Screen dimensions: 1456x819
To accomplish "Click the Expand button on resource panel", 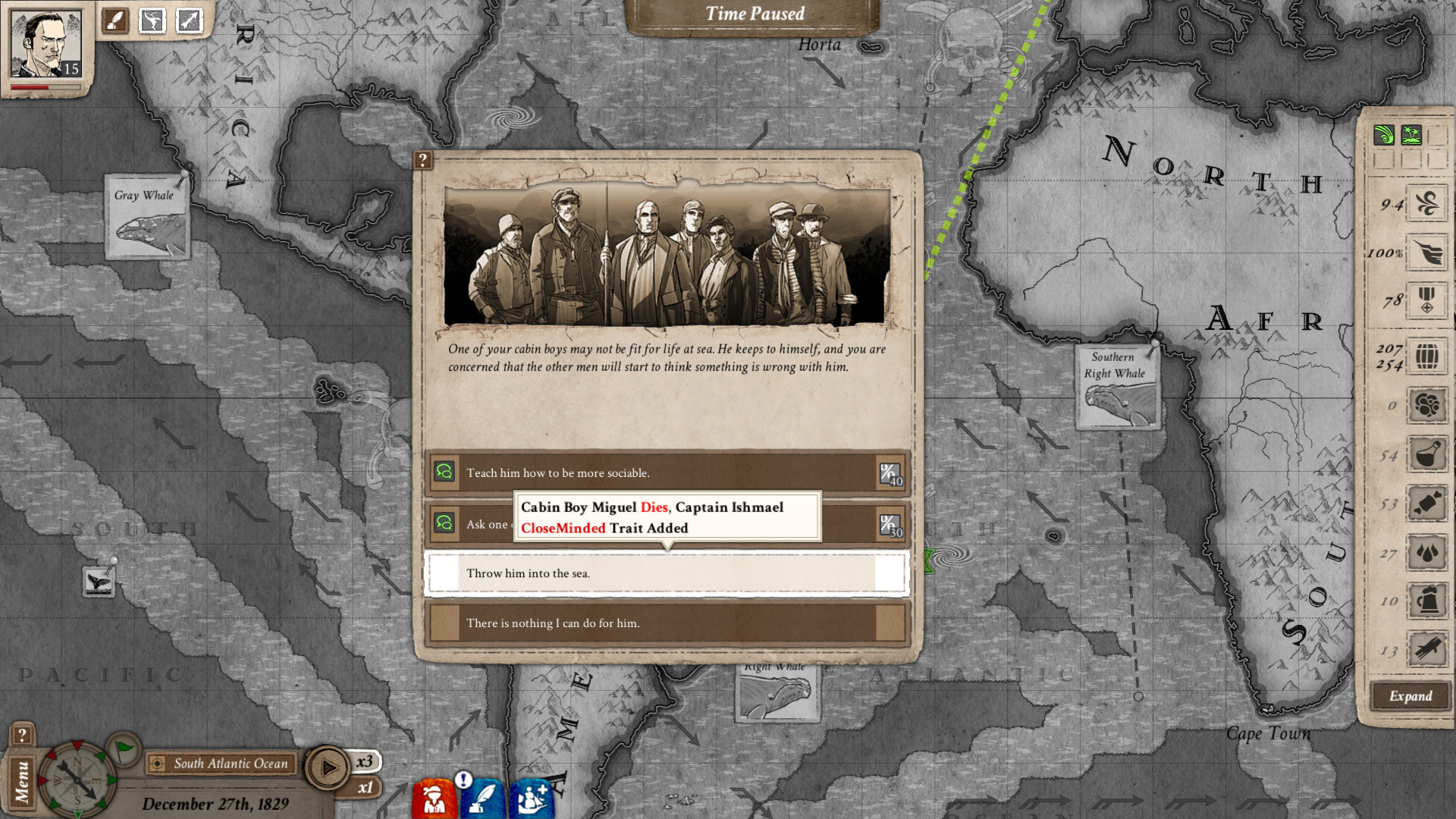I will (1410, 696).
